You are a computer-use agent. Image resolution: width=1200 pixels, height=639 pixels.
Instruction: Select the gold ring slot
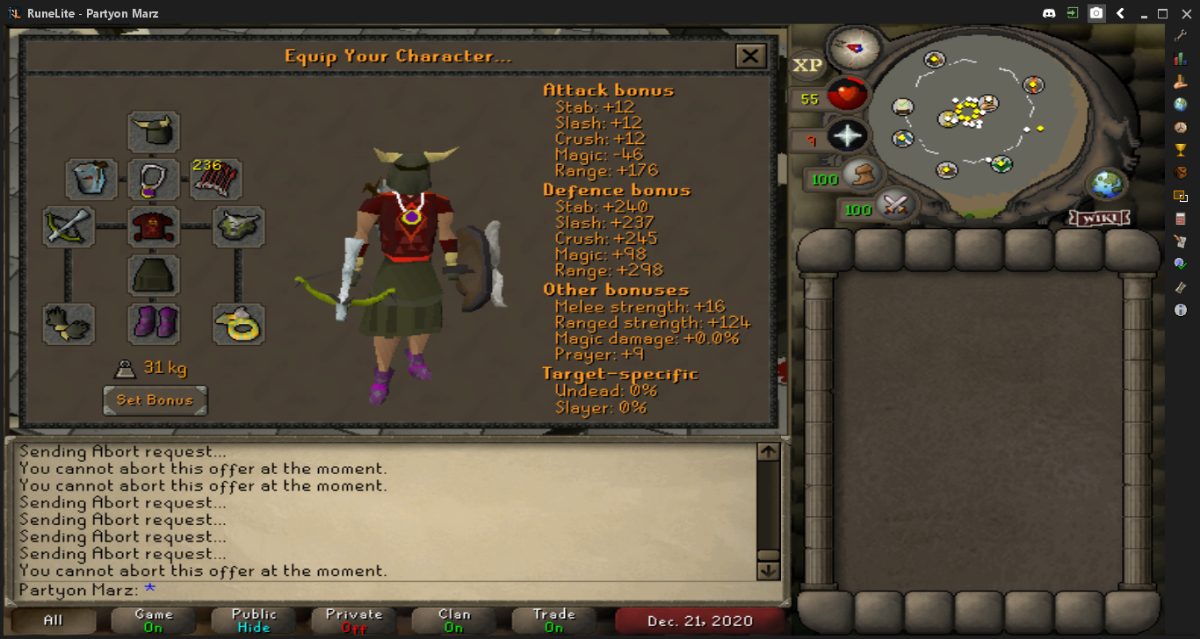click(x=239, y=324)
